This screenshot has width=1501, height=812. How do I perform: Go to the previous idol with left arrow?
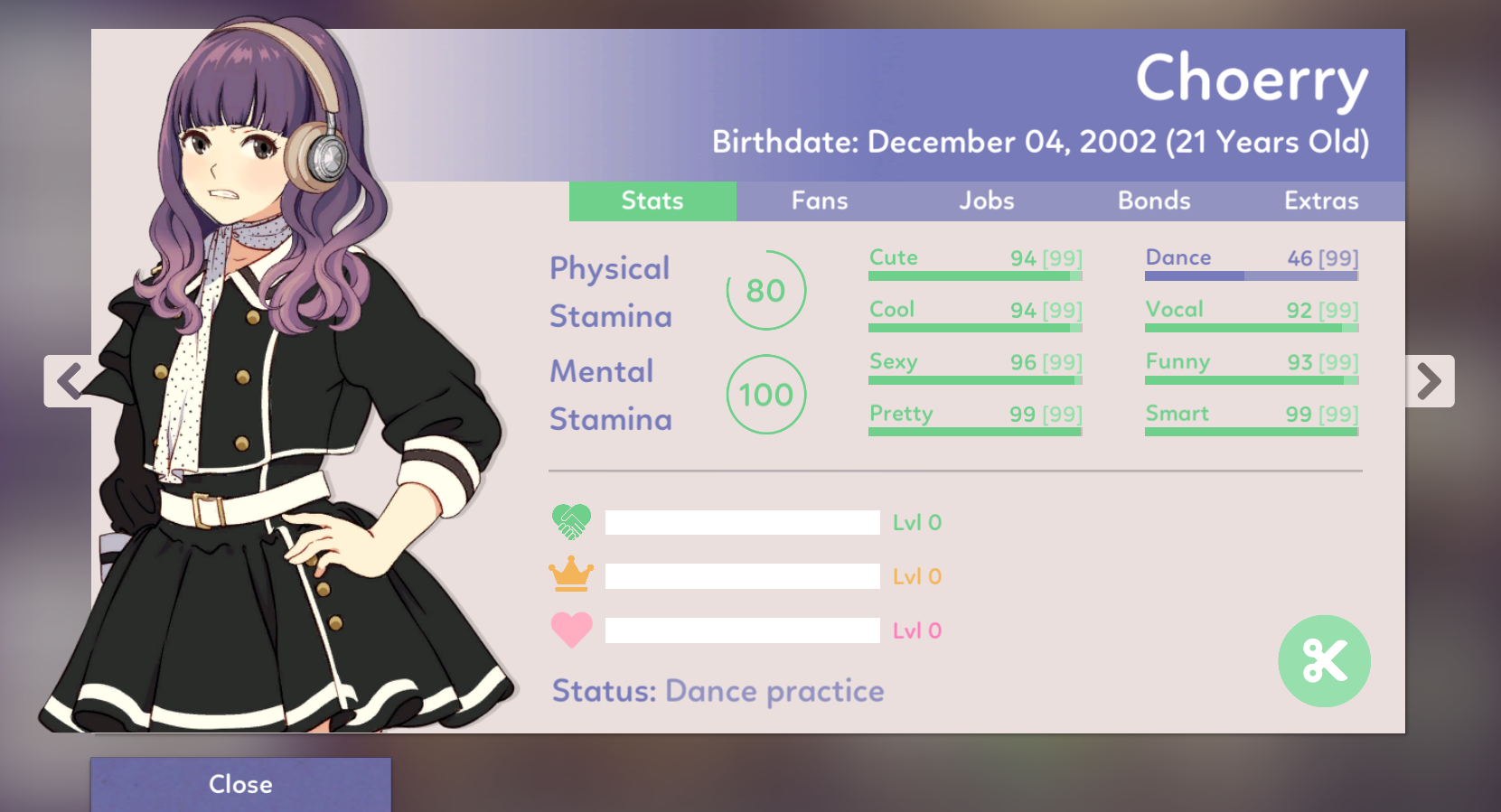[x=69, y=381]
